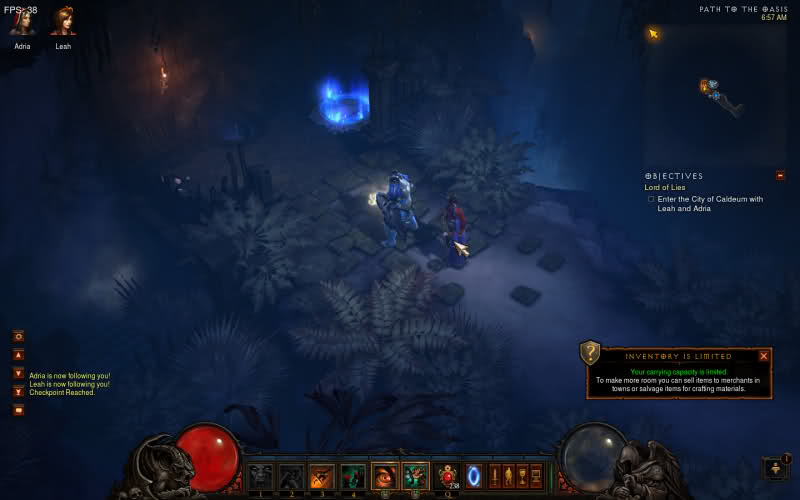Select the orange eye mouse skill
Viewport: 800px width, 500px height.
click(385, 476)
